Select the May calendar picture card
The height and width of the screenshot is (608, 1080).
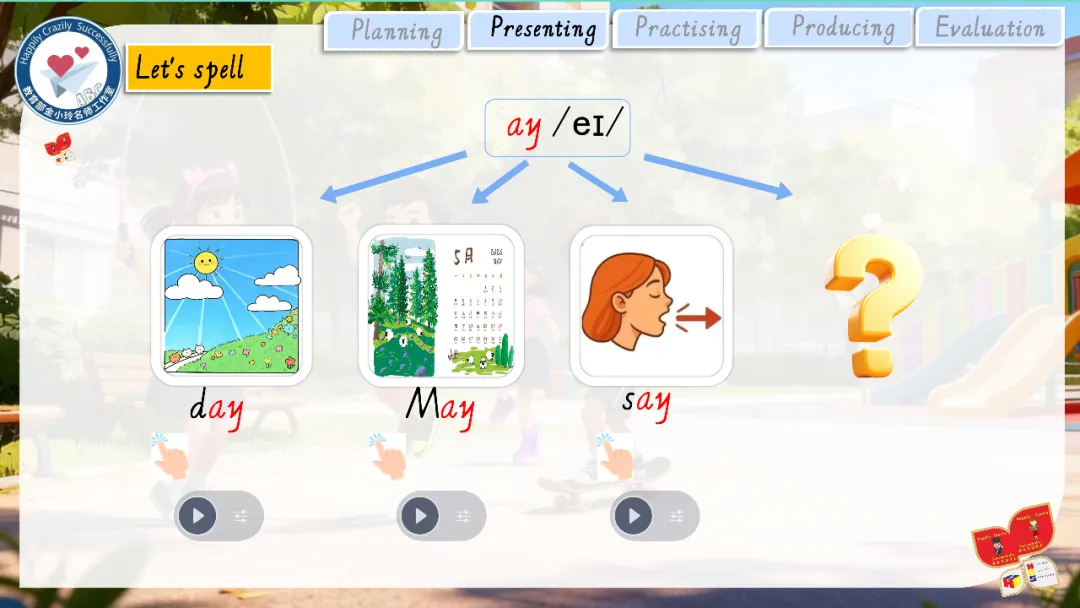[x=441, y=306]
